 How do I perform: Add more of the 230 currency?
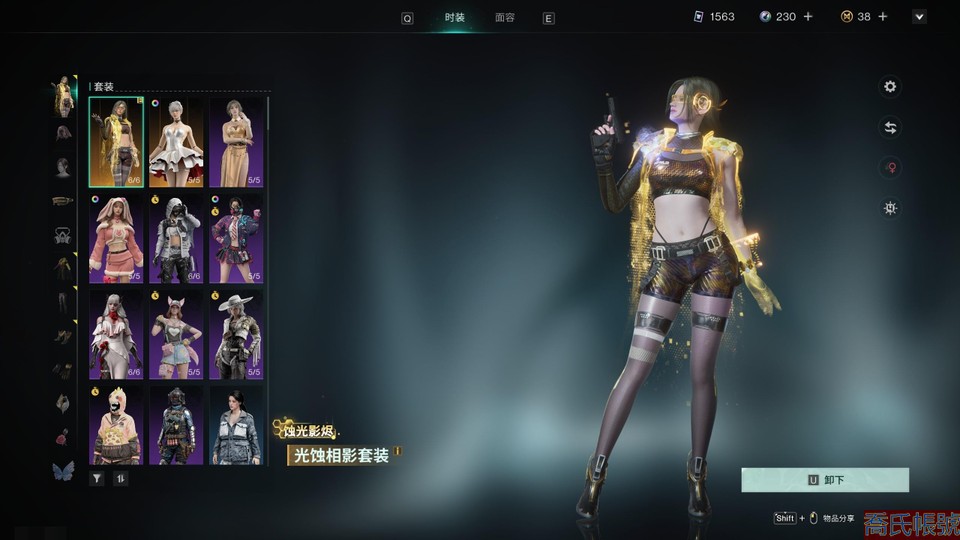tap(808, 17)
